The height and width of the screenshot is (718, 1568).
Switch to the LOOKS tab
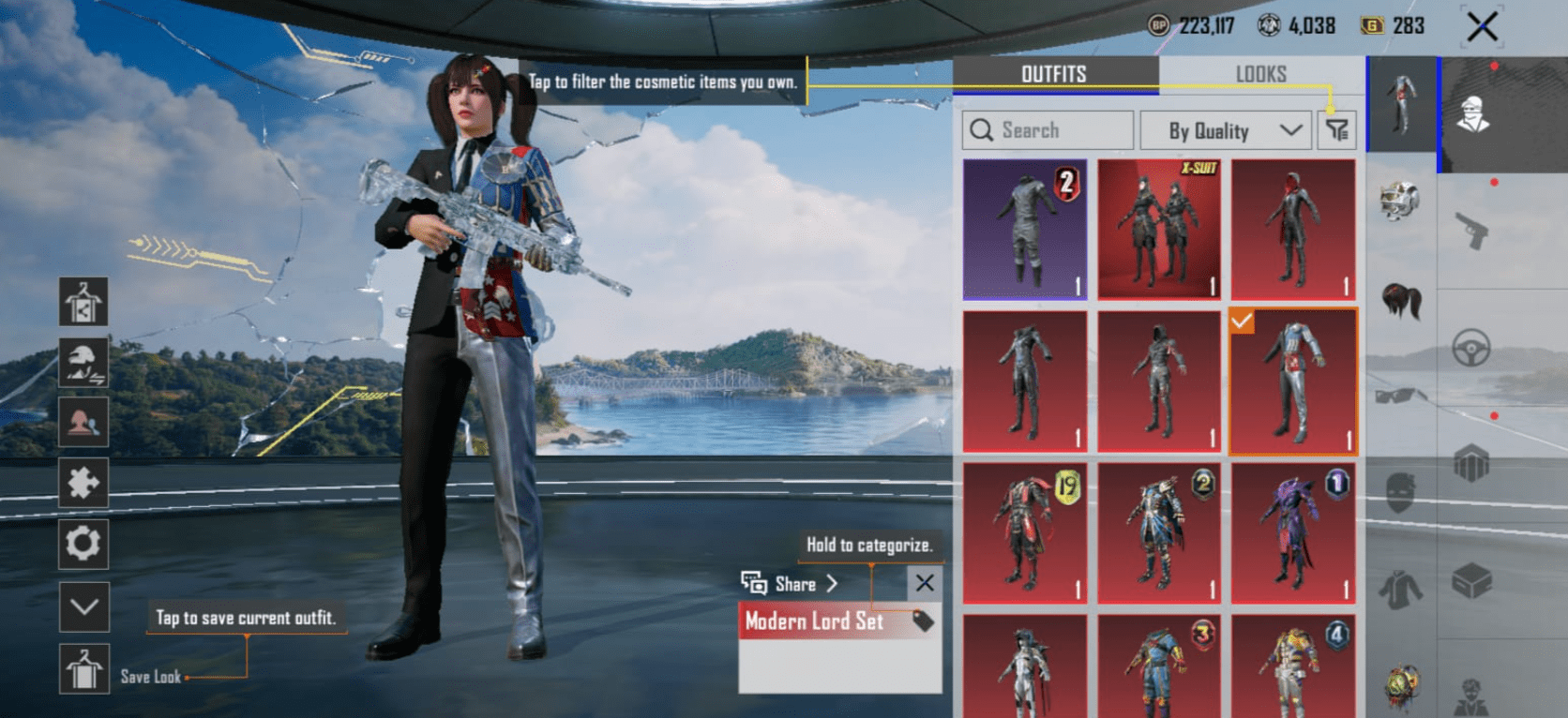coord(1260,74)
